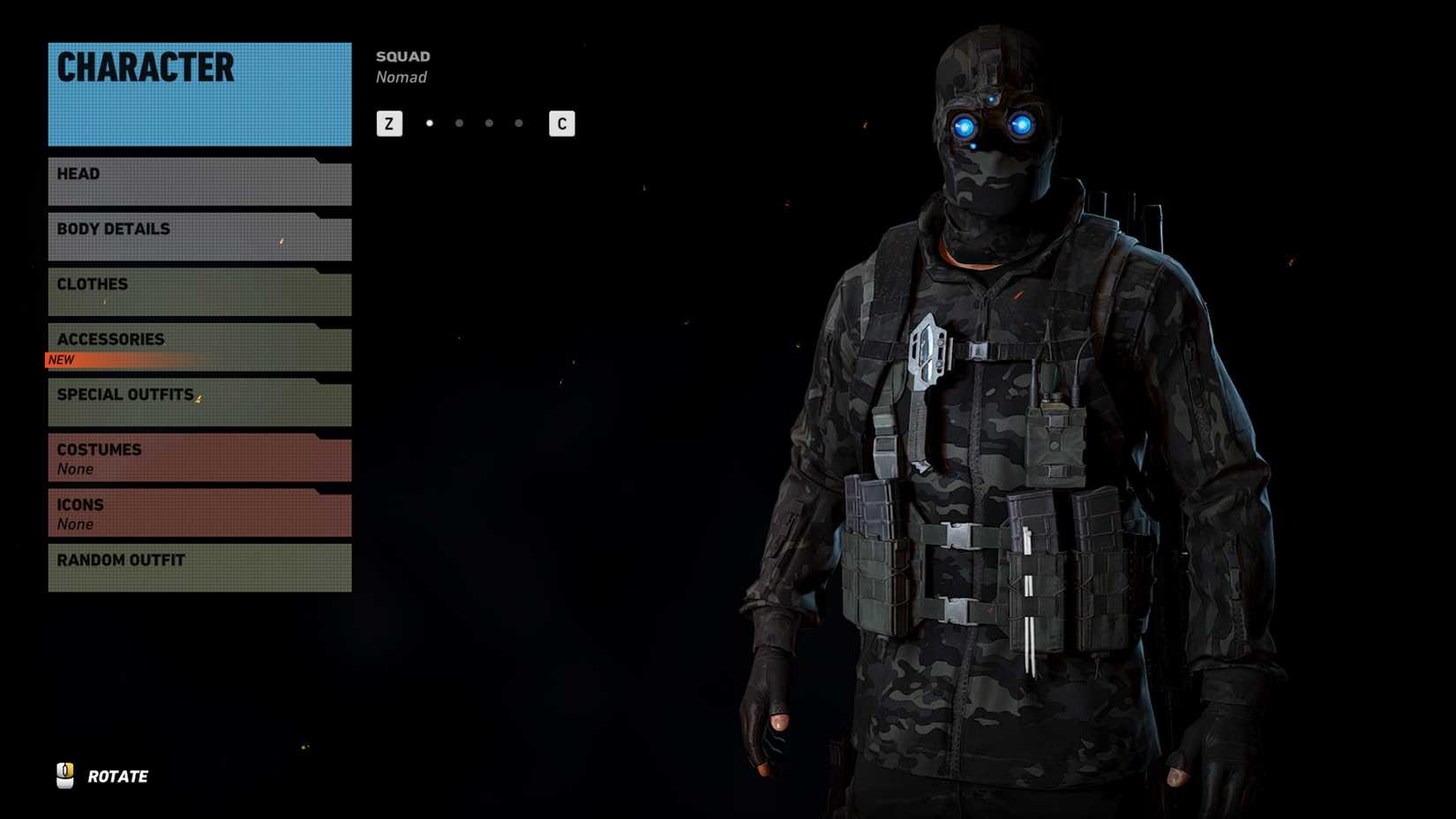The width and height of the screenshot is (1456, 819).
Task: Click the ROTATE label
Action: (116, 777)
